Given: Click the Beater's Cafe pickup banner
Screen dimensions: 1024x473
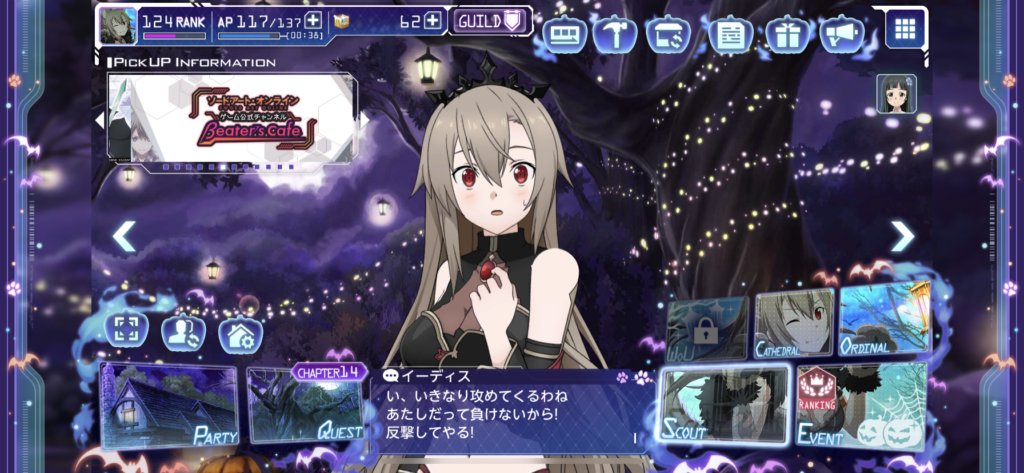Looking at the screenshot, I should click(231, 120).
